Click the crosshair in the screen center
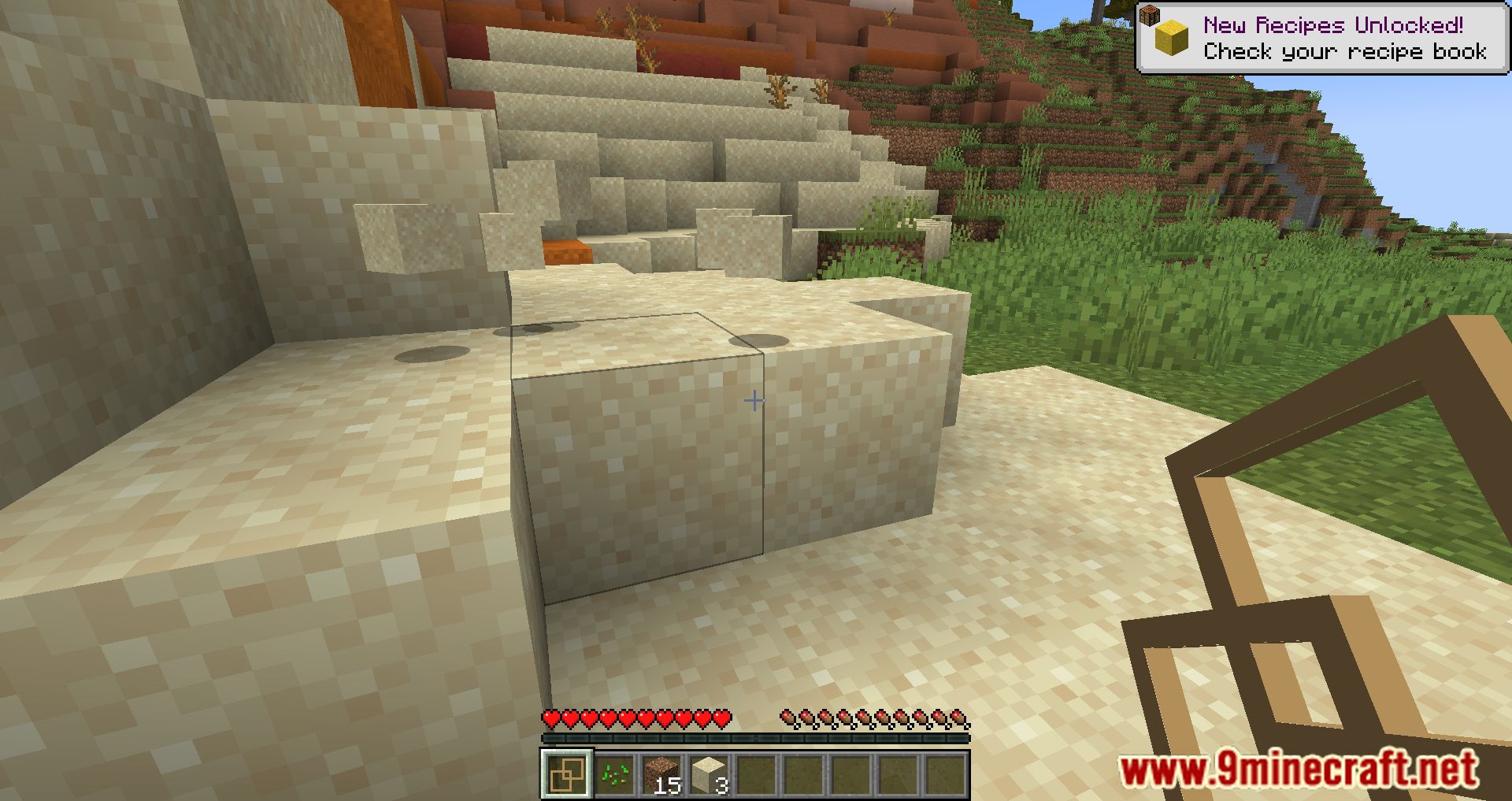This screenshot has width=1512, height=801. (x=754, y=400)
